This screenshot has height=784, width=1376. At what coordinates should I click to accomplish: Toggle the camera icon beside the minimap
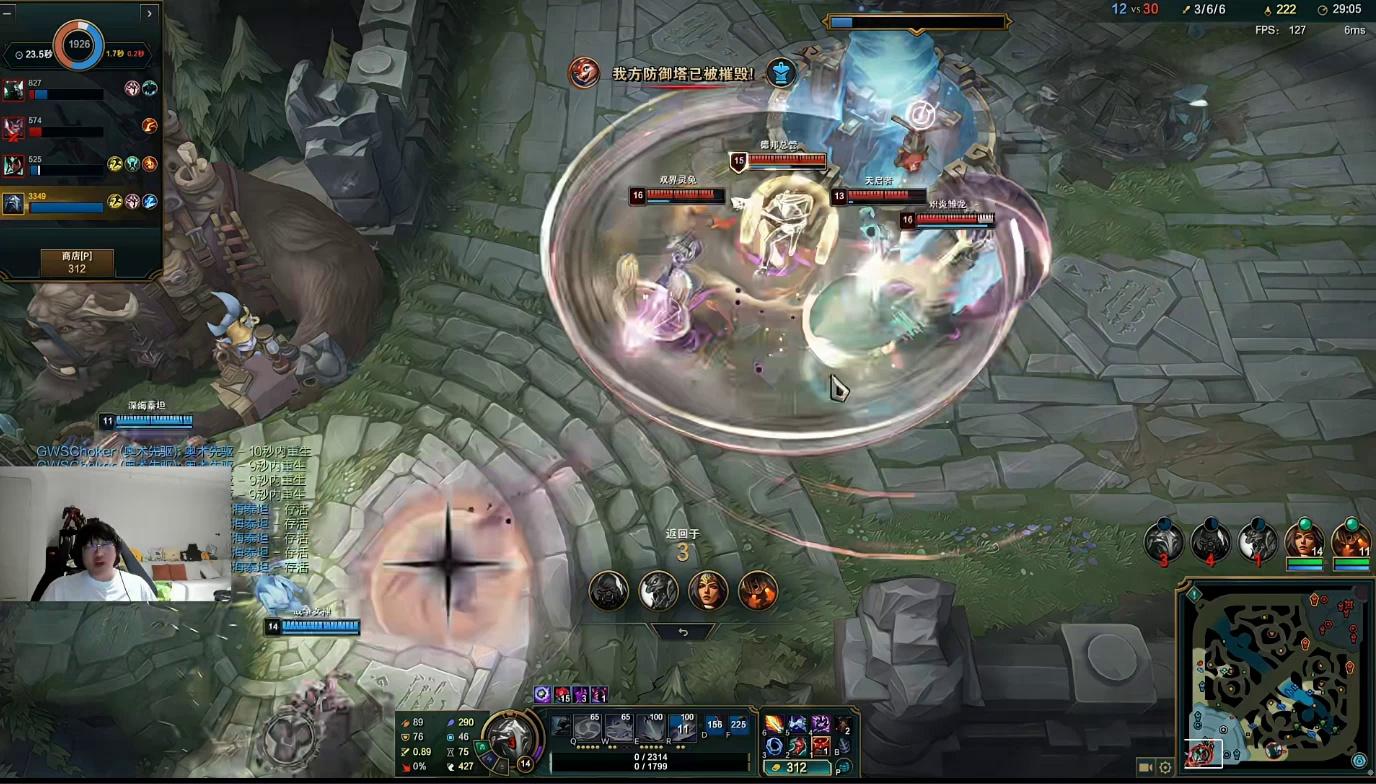pos(1146,768)
